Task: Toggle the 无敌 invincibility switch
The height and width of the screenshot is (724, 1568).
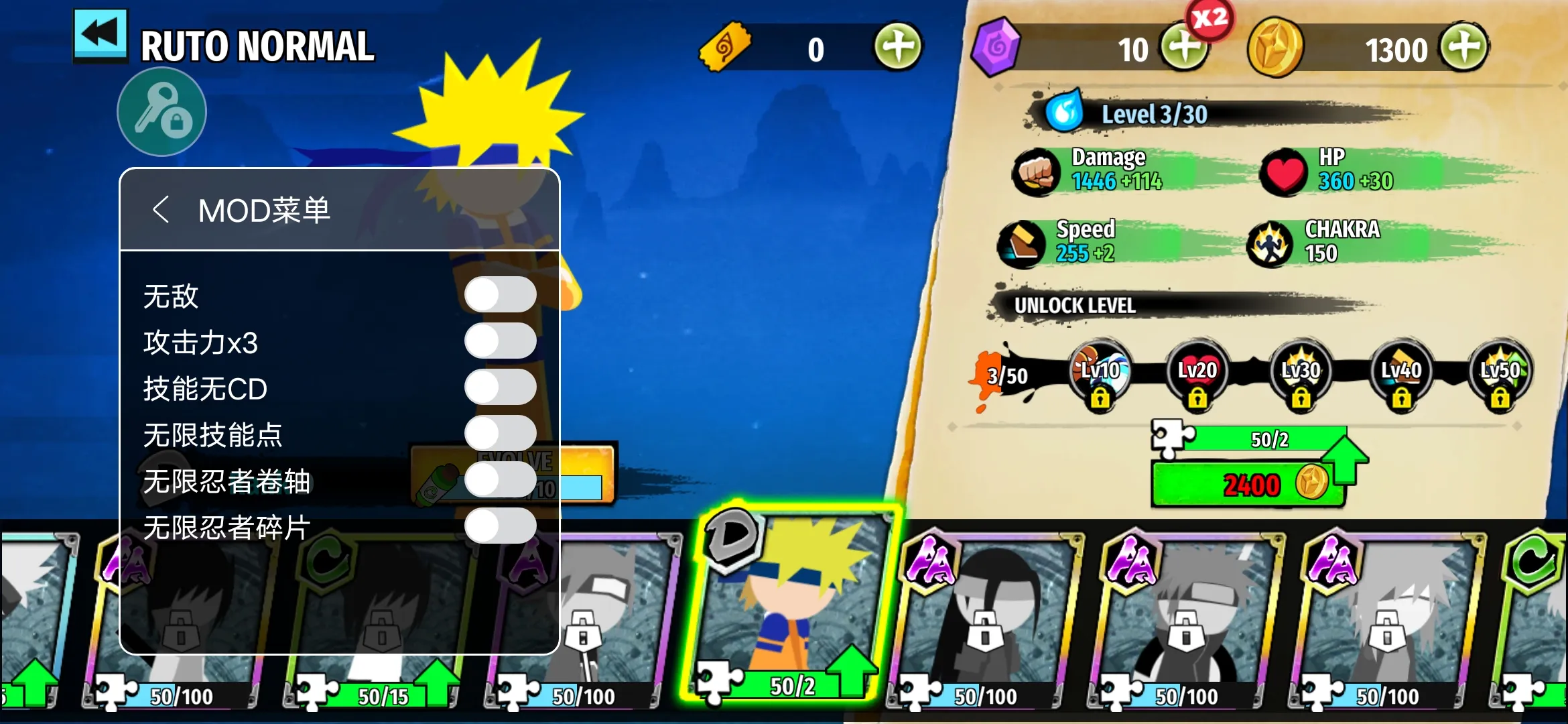Action: [500, 295]
